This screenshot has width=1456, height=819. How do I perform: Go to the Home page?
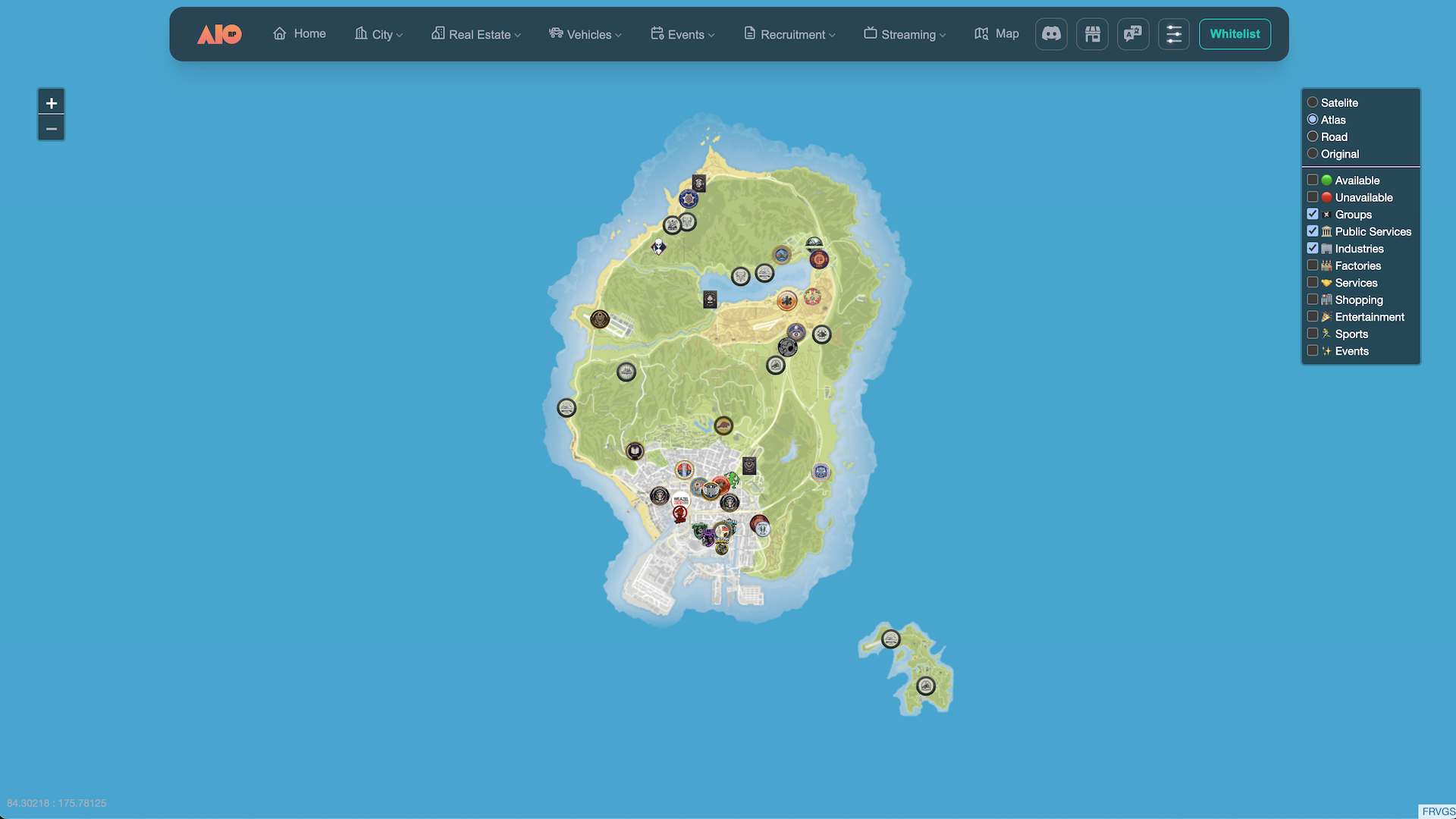(x=300, y=34)
